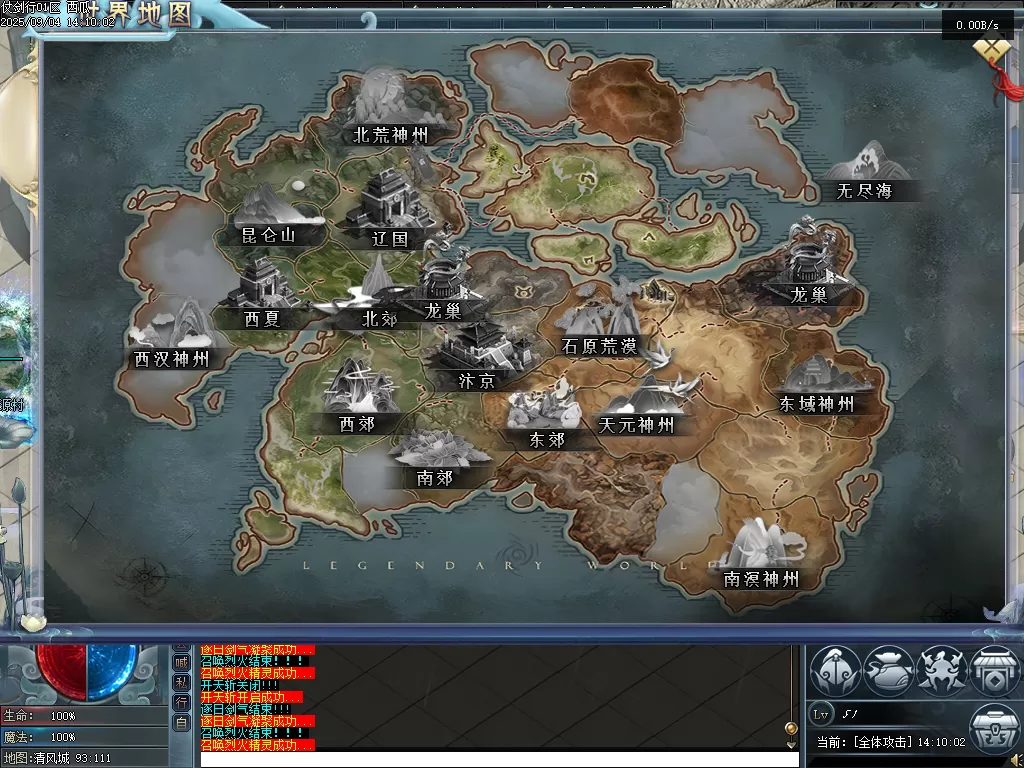The image size is (1024, 768).
Task: Open the shop building icon
Action: coord(995,670)
